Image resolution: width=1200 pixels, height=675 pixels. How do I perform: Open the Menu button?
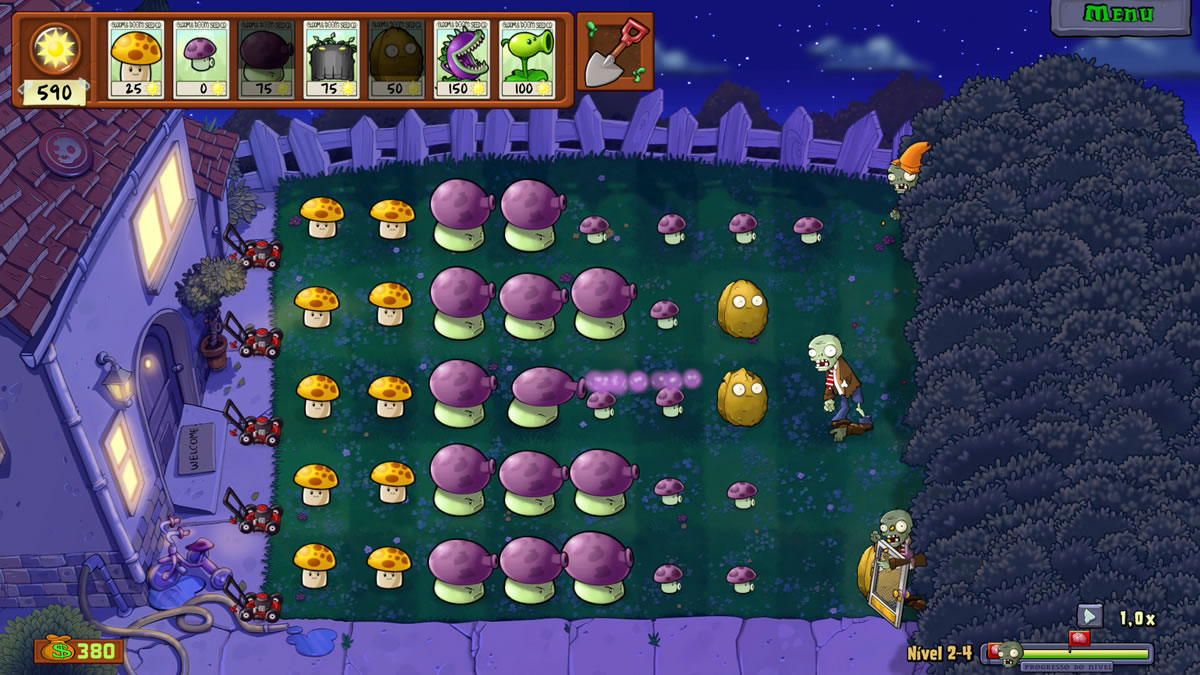[x=1119, y=15]
